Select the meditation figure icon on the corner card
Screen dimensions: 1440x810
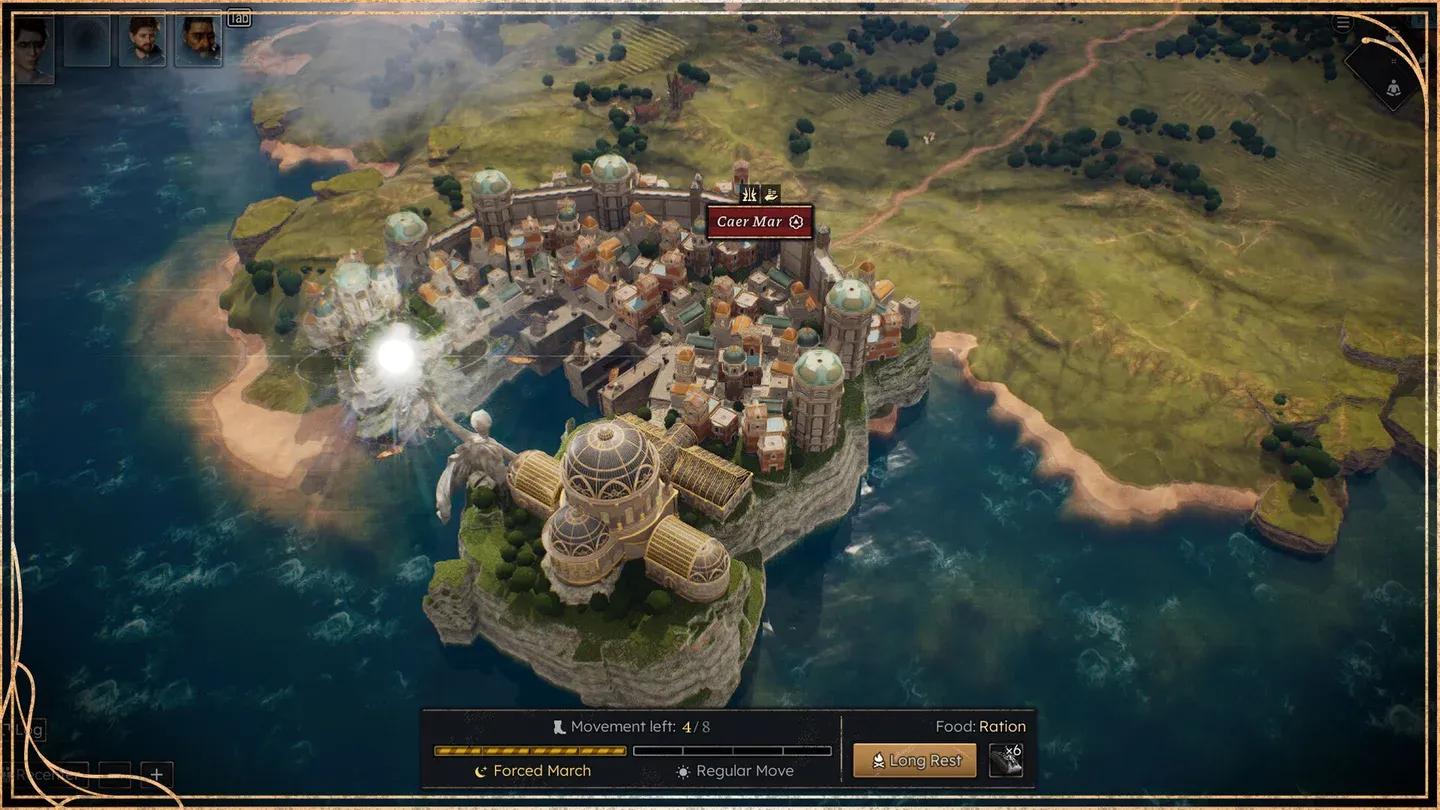[1393, 88]
